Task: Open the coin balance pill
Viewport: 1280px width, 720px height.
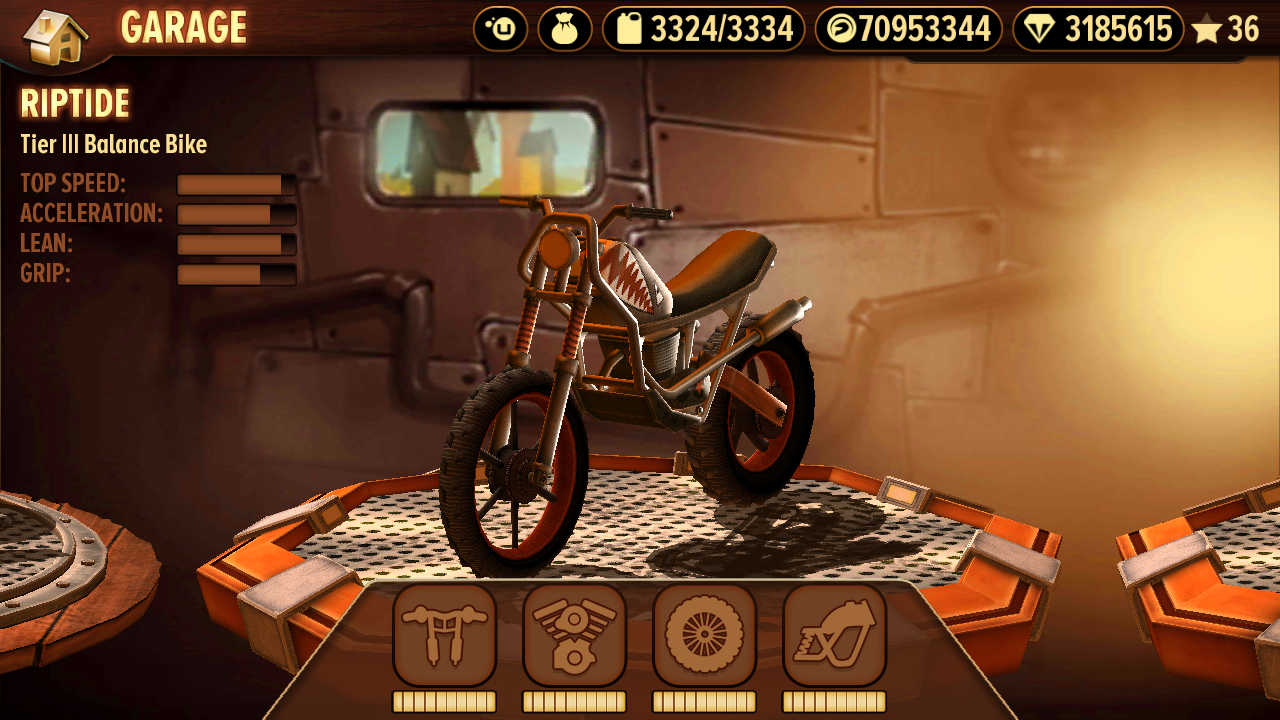Action: 908,29
